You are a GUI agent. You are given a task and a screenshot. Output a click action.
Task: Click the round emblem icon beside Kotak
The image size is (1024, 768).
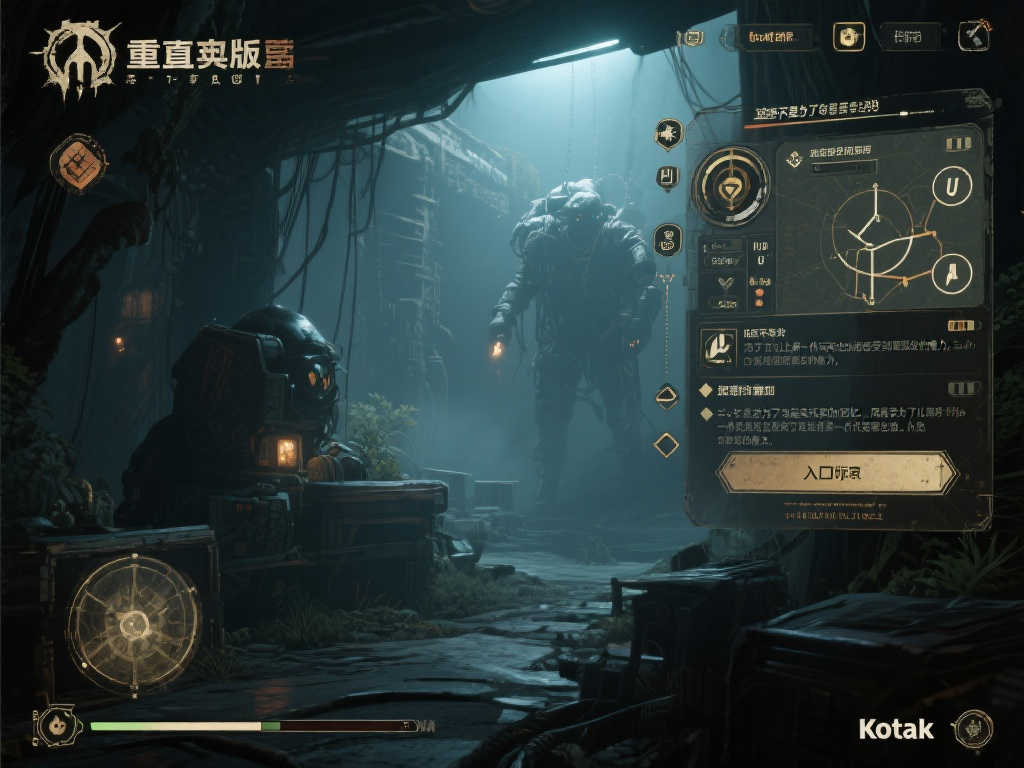click(x=973, y=729)
